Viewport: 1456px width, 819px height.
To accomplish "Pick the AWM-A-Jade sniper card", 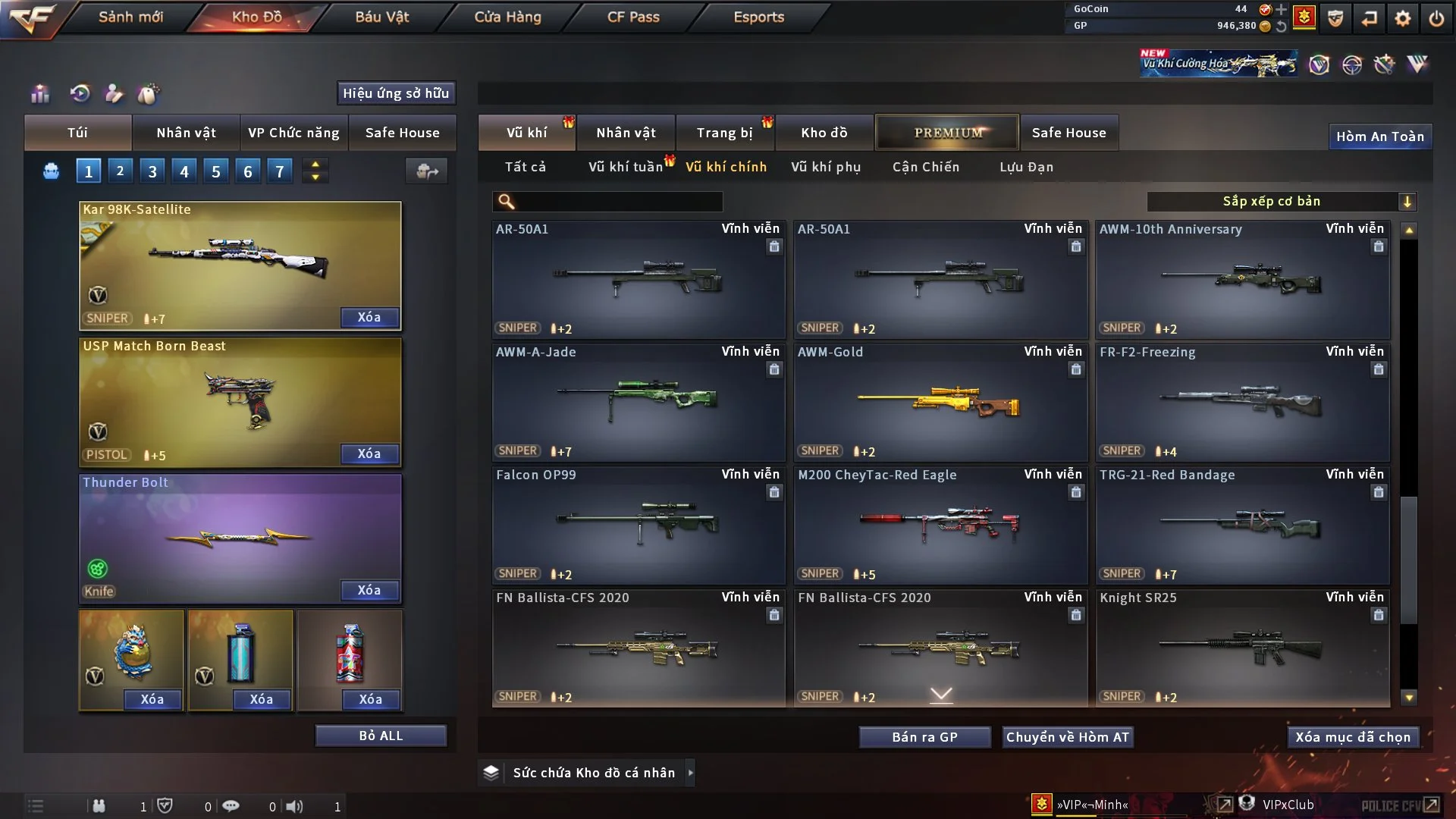I will (638, 402).
